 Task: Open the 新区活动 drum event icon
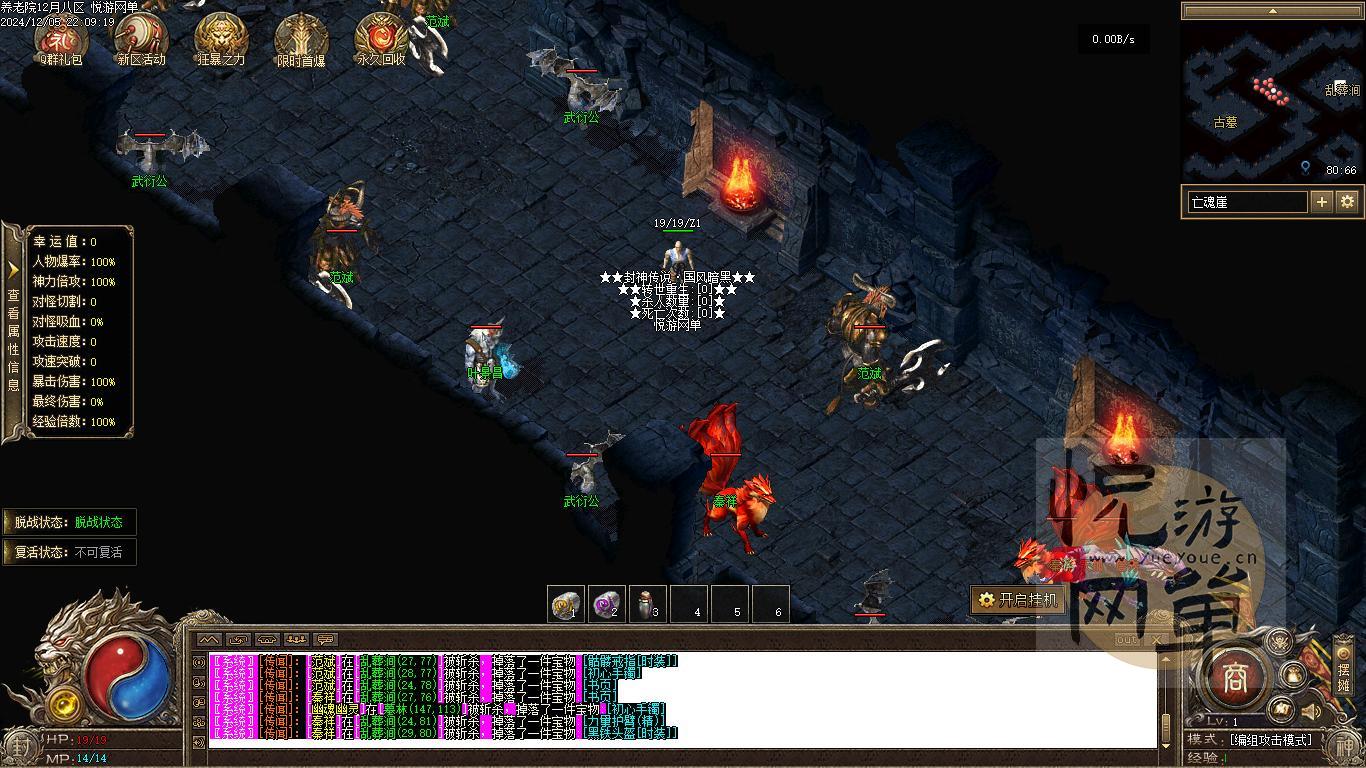140,38
